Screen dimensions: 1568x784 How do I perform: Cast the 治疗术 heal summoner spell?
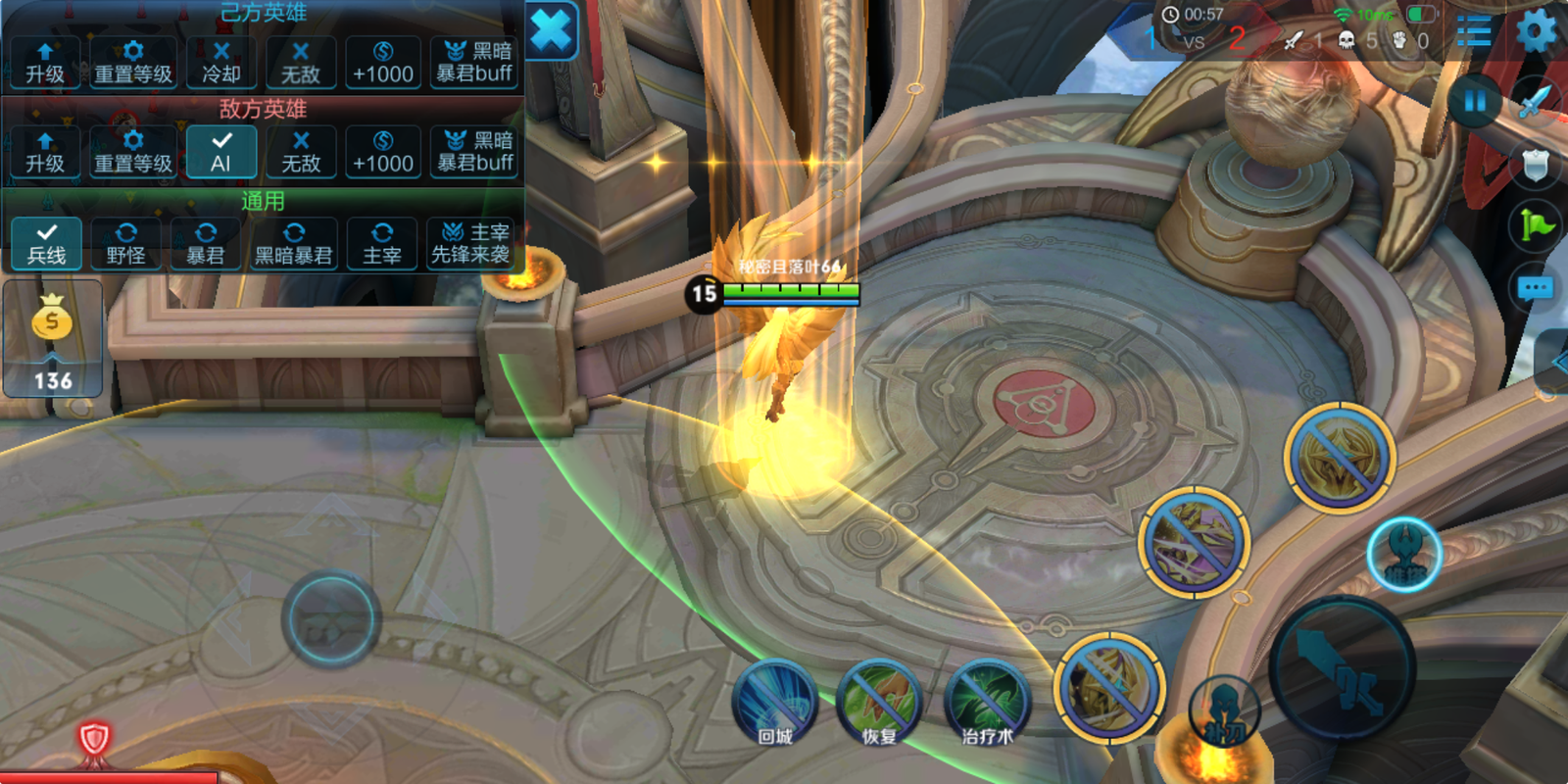coord(986,704)
